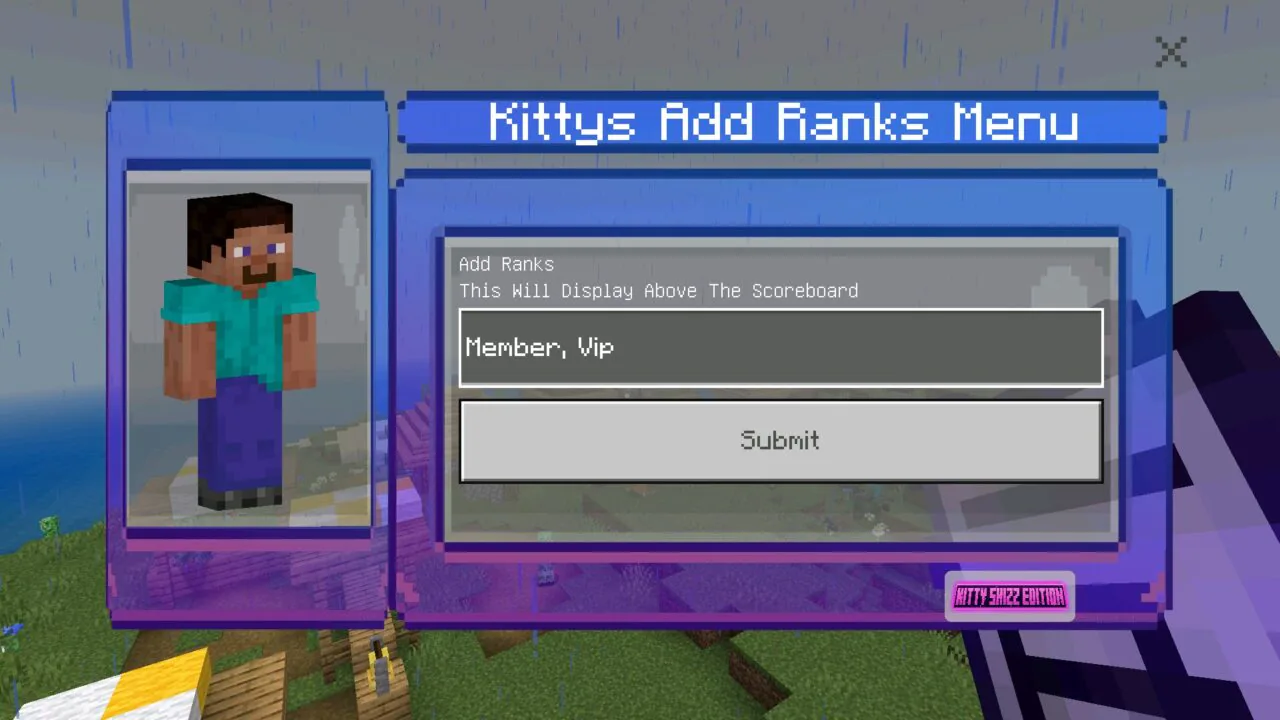Click inside the Member, Vip text field
Image resolution: width=1280 pixels, height=720 pixels.
click(x=780, y=347)
